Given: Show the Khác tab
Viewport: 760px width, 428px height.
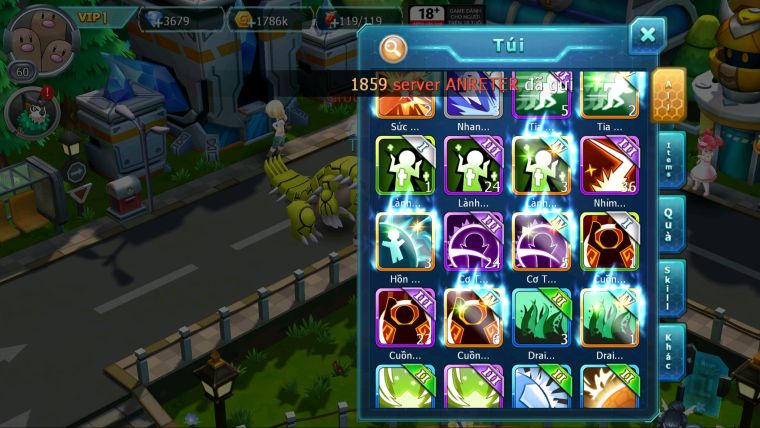Looking at the screenshot, I should click(669, 352).
